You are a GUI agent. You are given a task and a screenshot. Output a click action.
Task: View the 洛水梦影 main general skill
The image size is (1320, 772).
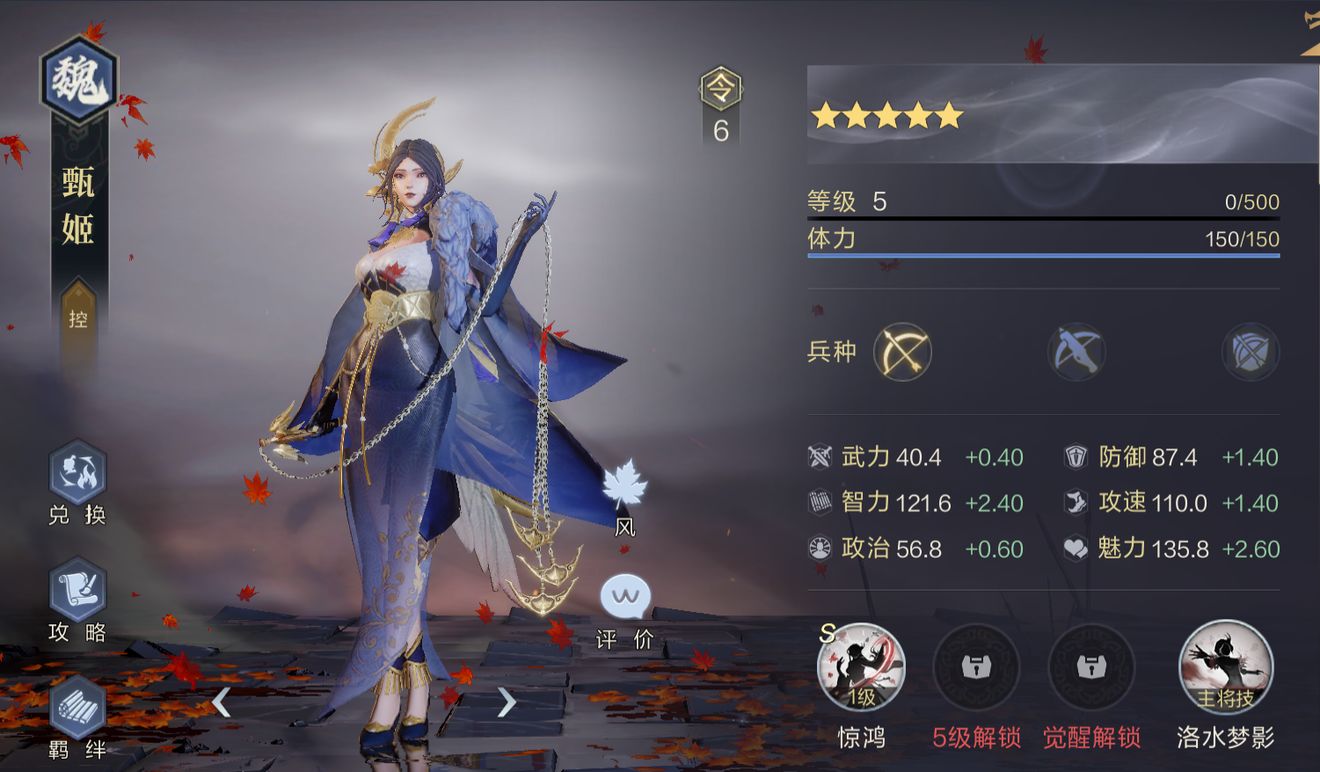(1225, 667)
